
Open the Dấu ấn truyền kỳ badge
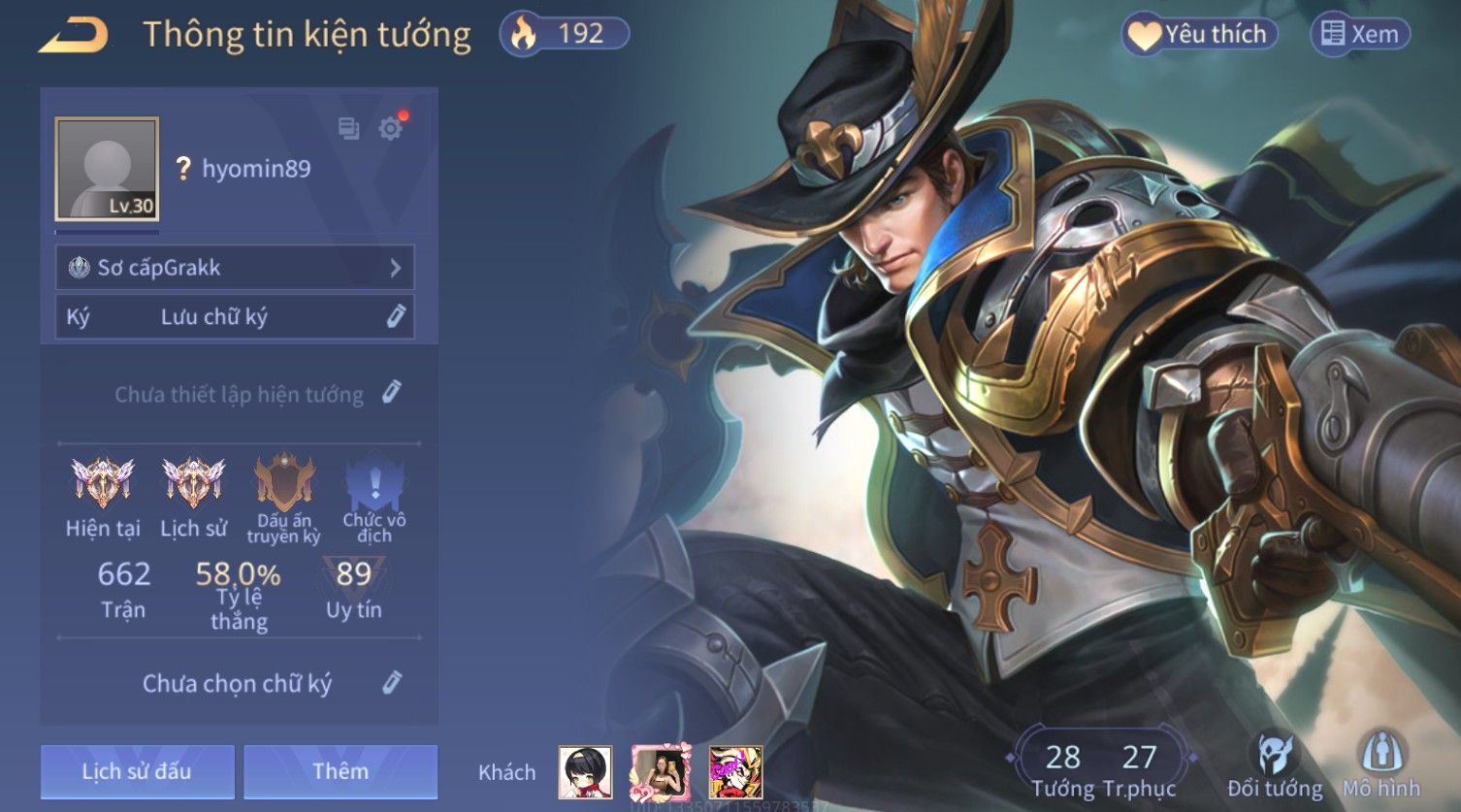[x=283, y=482]
